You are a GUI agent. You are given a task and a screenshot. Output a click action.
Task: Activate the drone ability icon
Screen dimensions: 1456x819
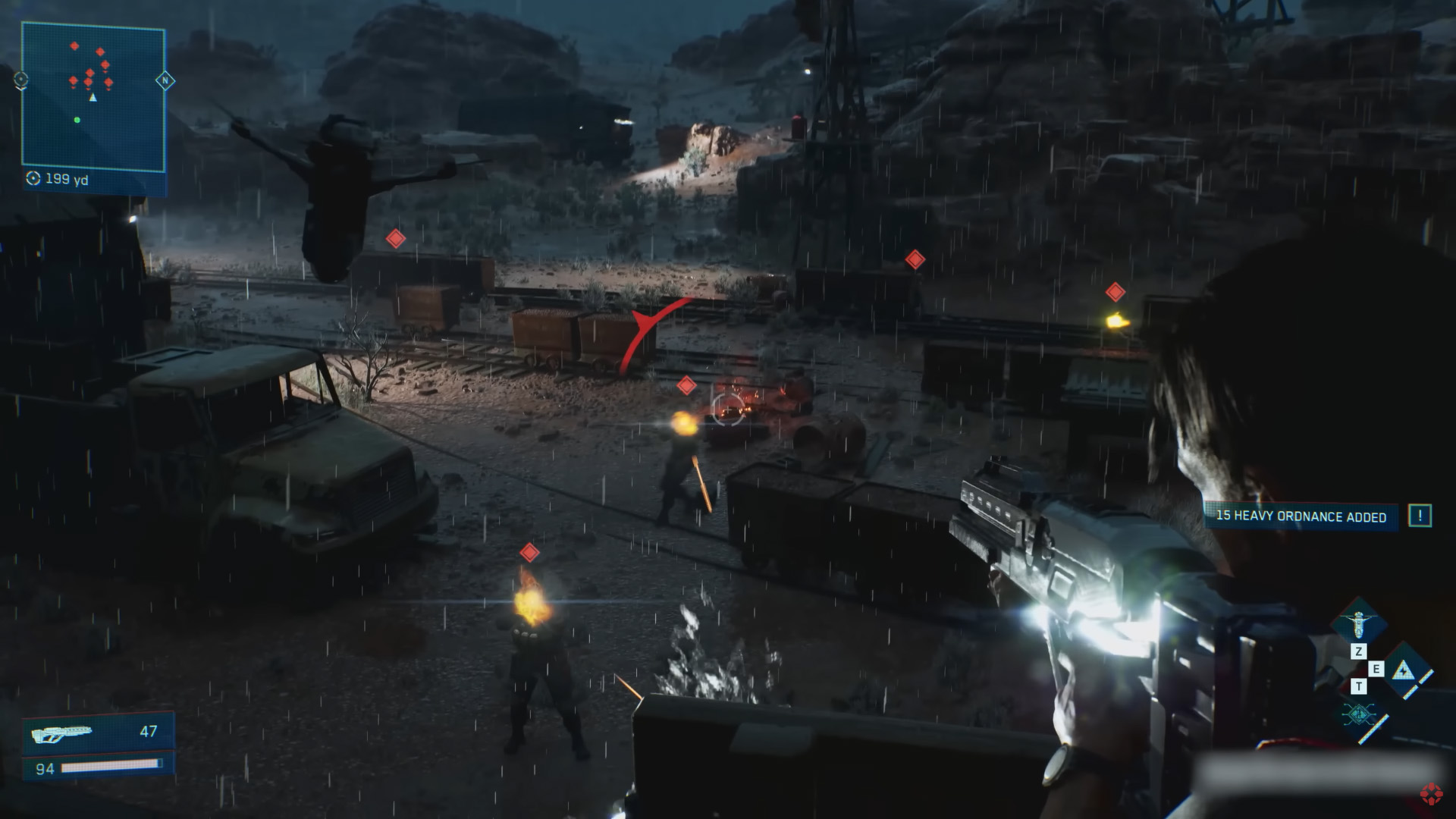1357,623
